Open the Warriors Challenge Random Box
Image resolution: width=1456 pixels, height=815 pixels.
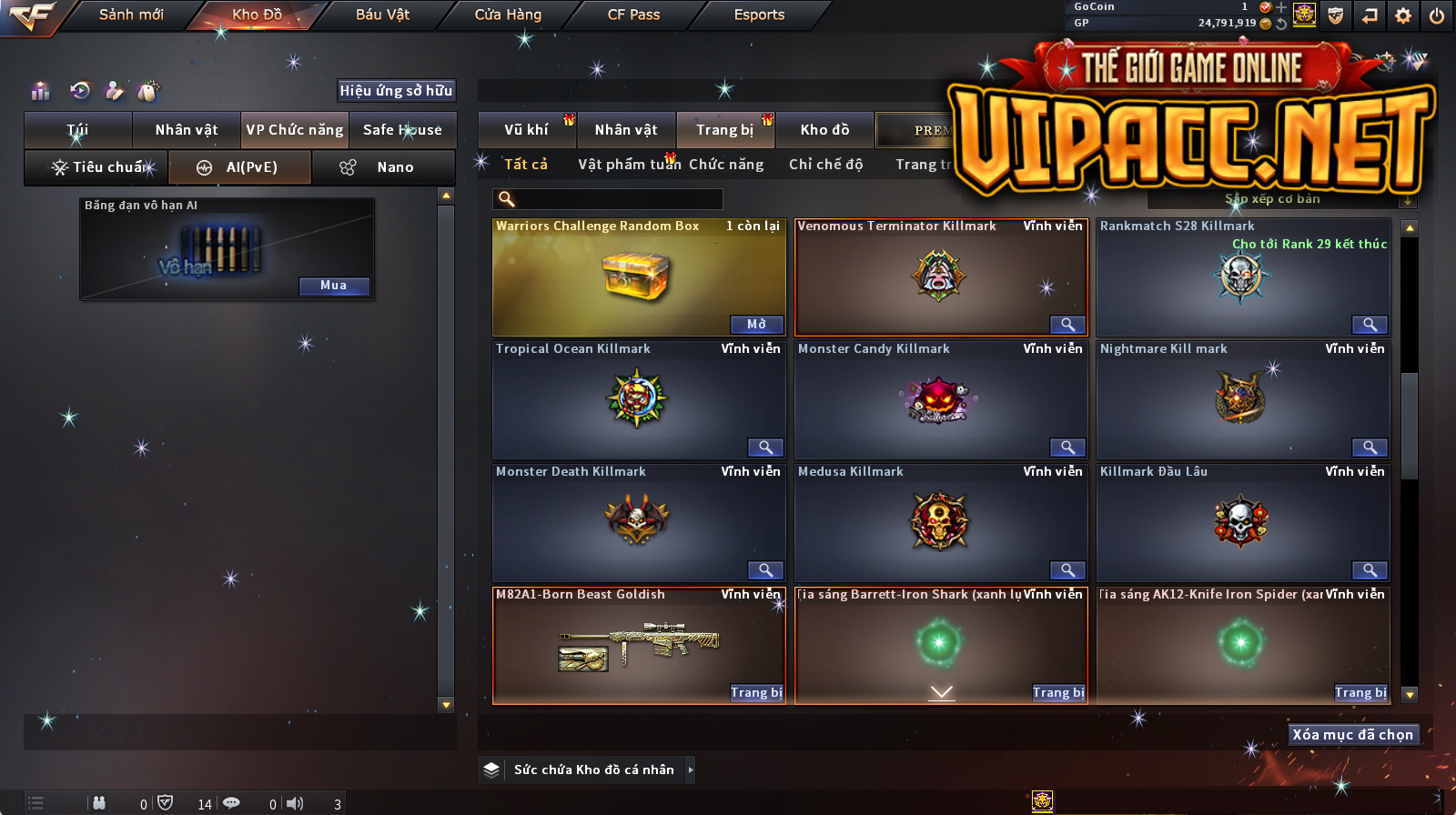click(756, 325)
